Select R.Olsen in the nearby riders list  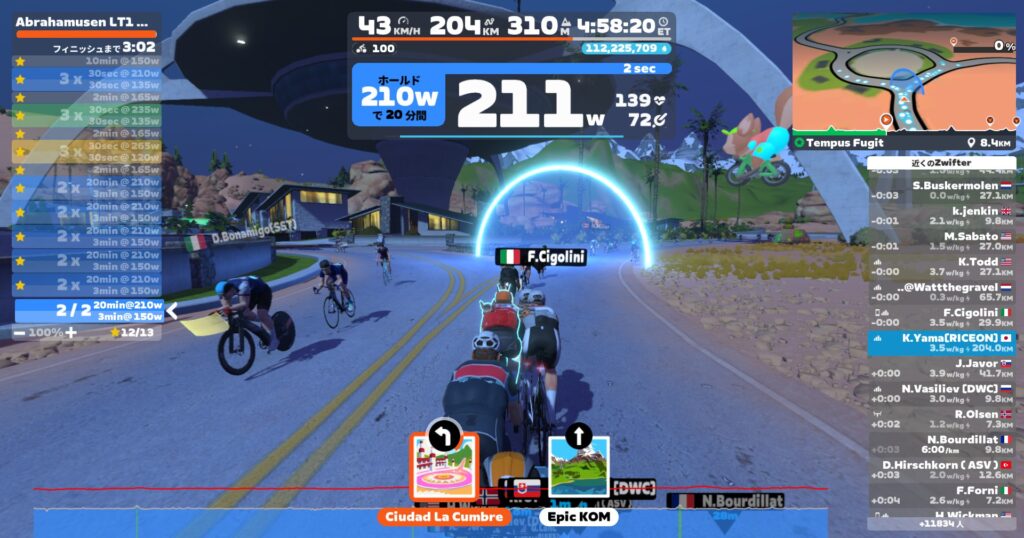(x=941, y=419)
